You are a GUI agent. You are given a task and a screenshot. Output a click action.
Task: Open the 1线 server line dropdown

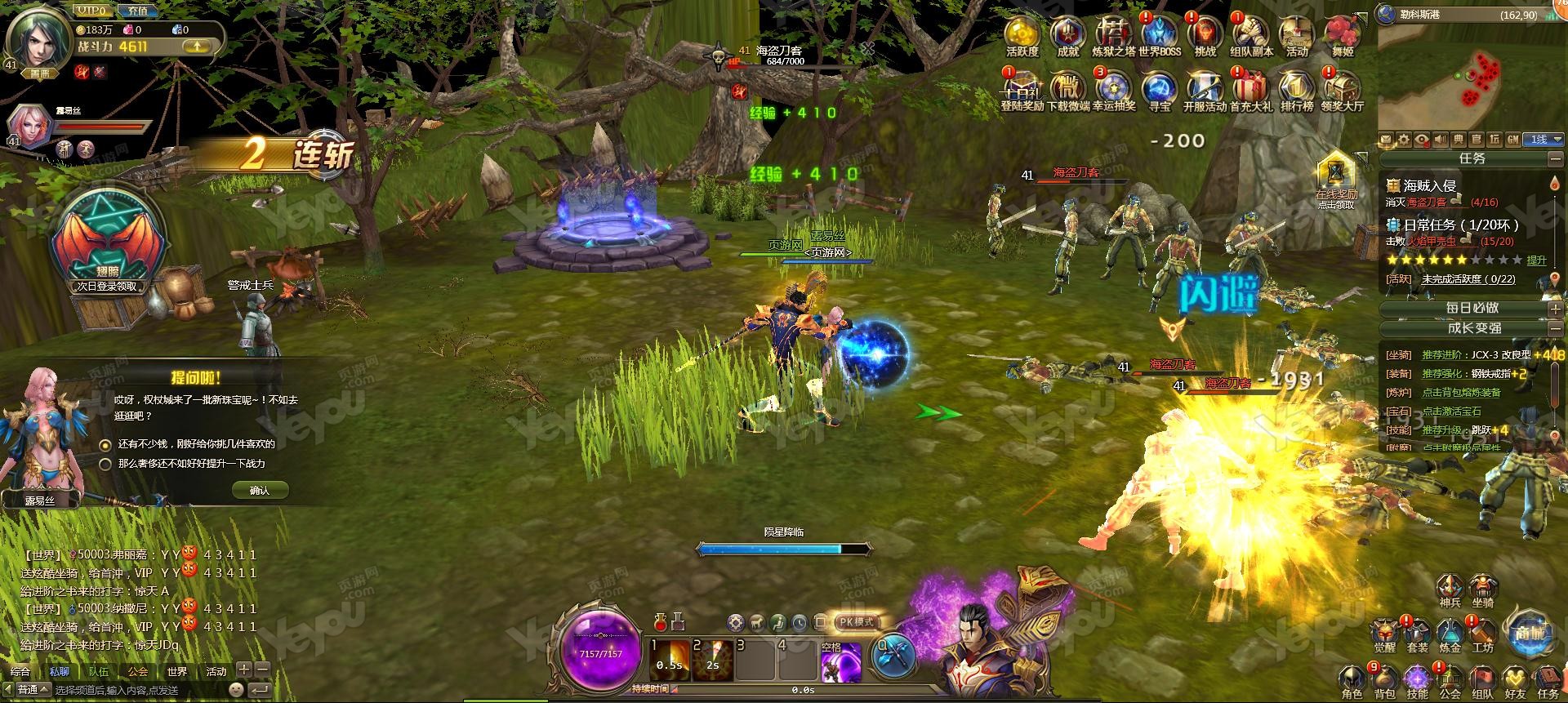tap(1546, 140)
